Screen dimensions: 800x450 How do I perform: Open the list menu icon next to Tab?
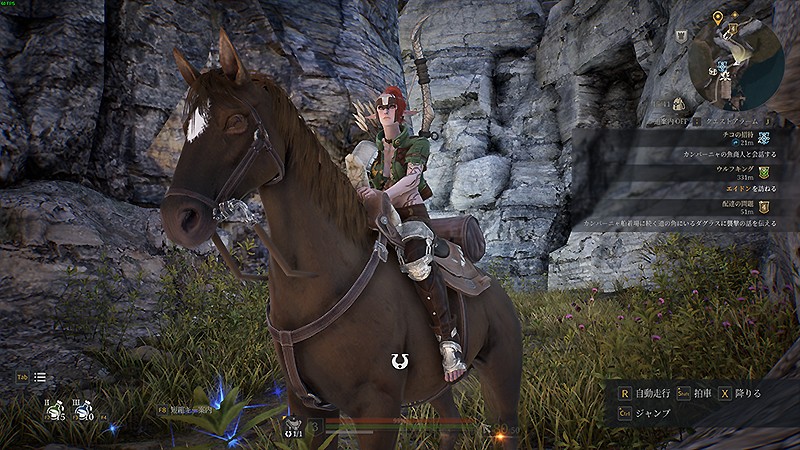[x=40, y=377]
